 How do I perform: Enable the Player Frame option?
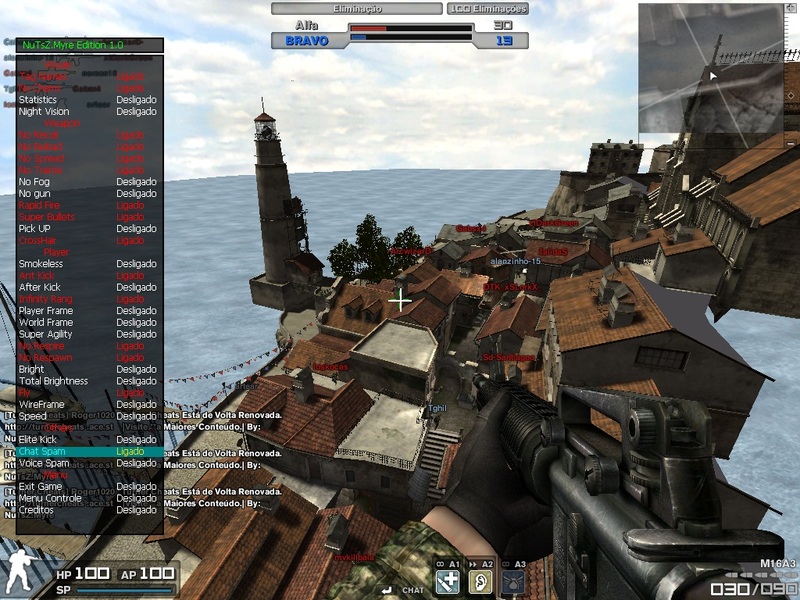click(x=46, y=310)
